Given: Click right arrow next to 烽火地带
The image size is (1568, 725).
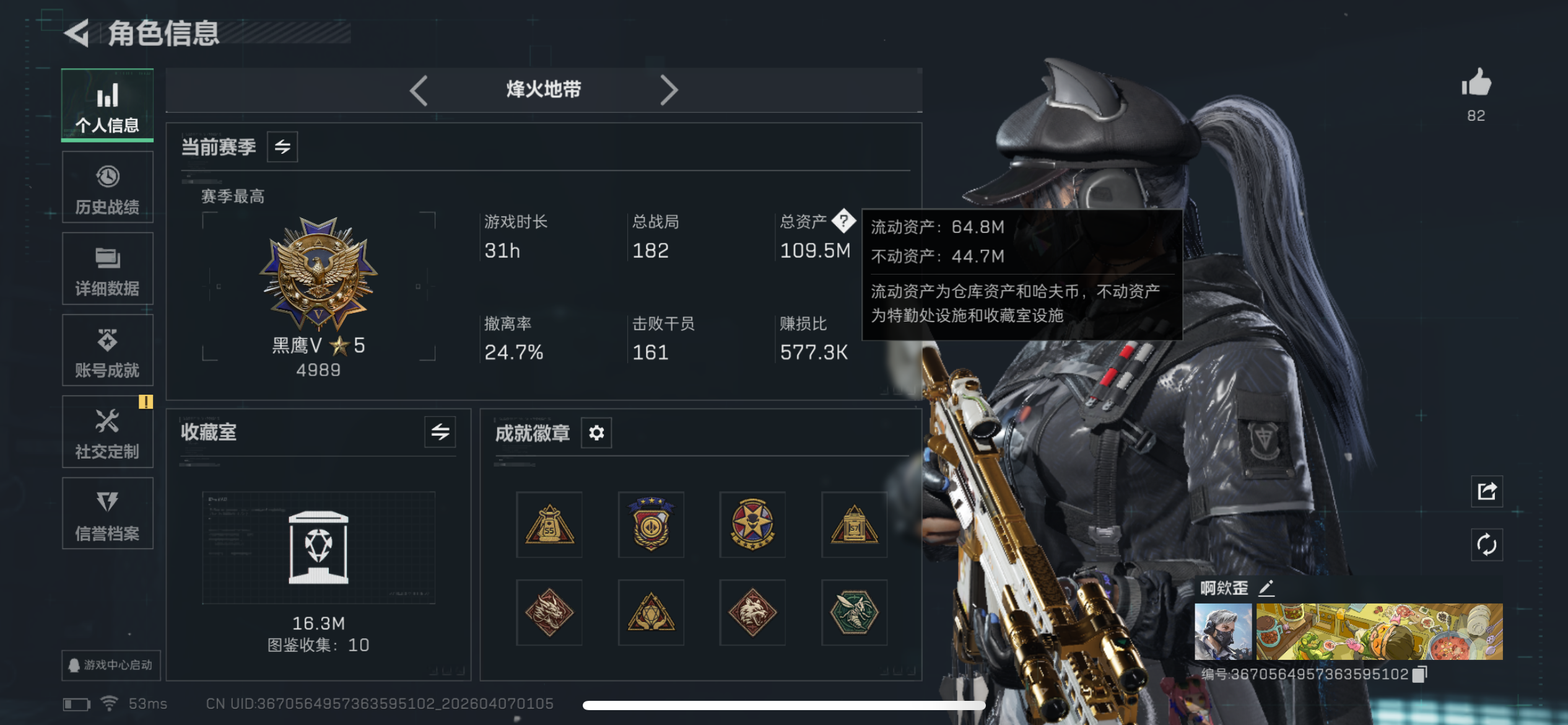Looking at the screenshot, I should 669,90.
